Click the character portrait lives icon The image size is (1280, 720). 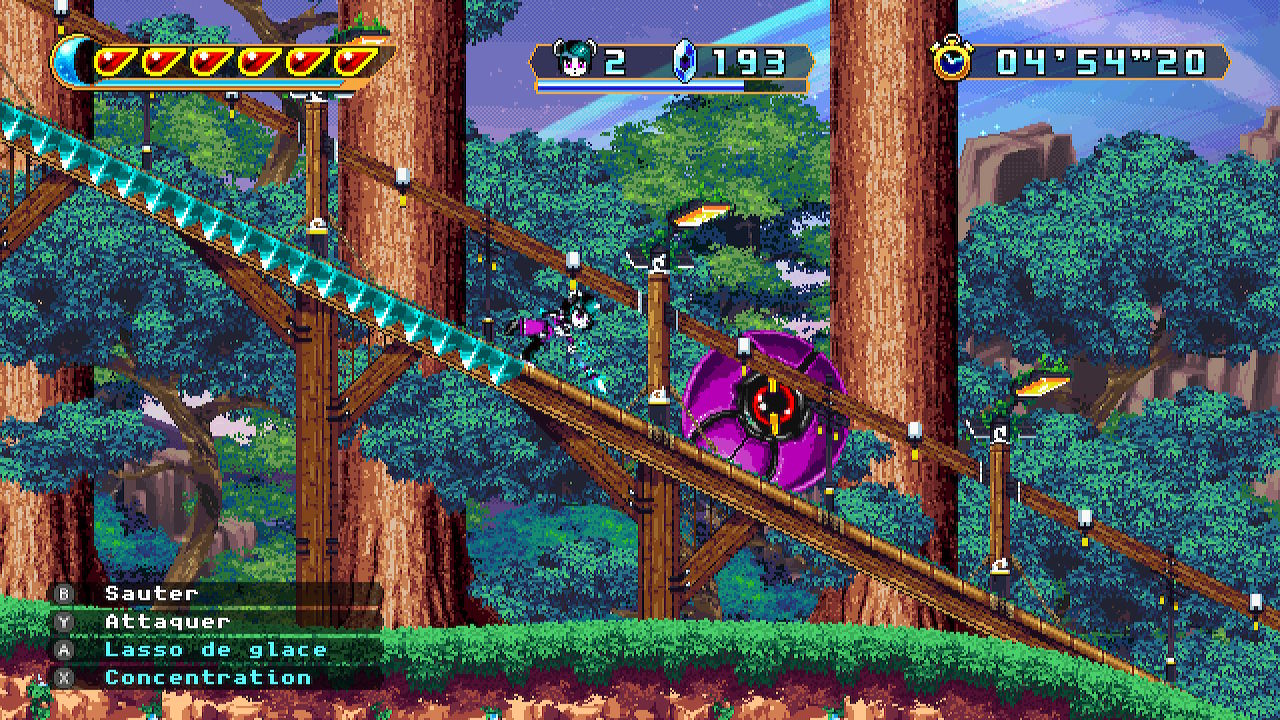[x=574, y=61]
